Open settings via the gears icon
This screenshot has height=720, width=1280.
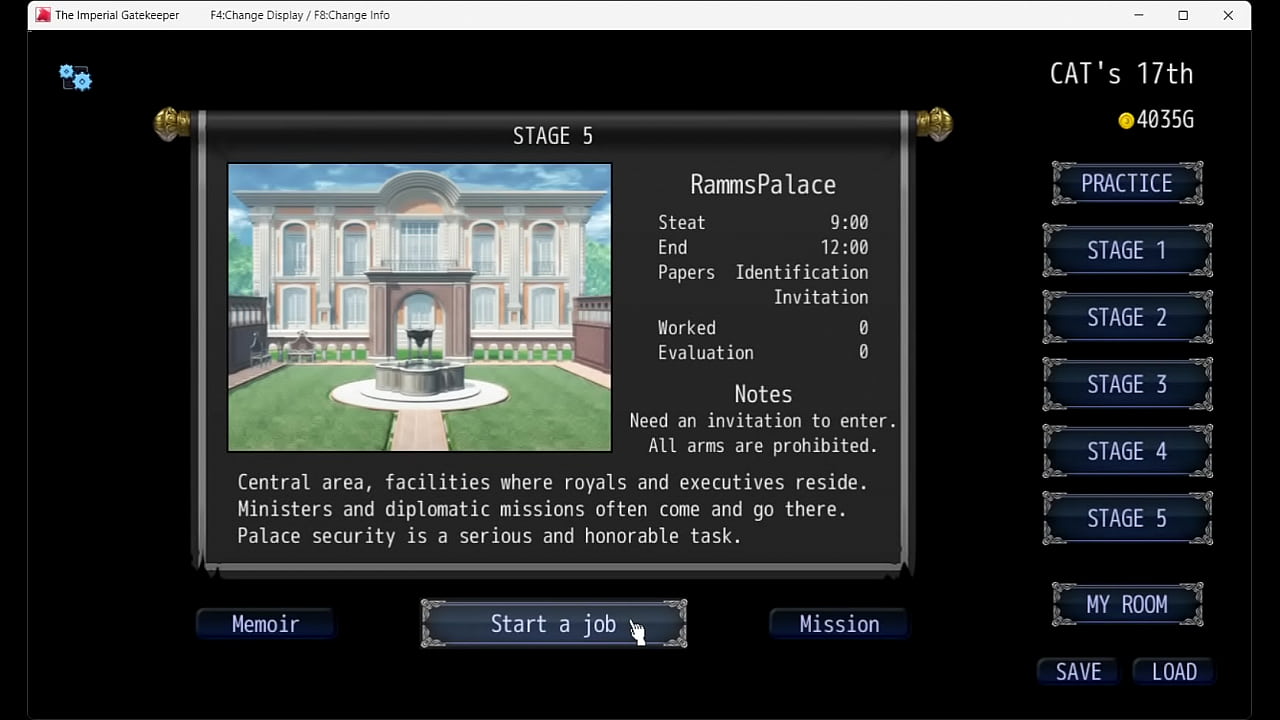(75, 78)
